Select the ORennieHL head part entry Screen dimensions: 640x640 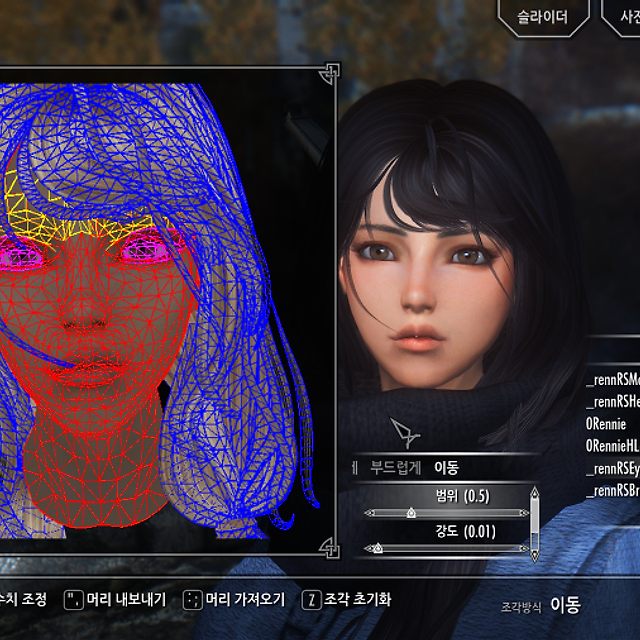click(612, 445)
